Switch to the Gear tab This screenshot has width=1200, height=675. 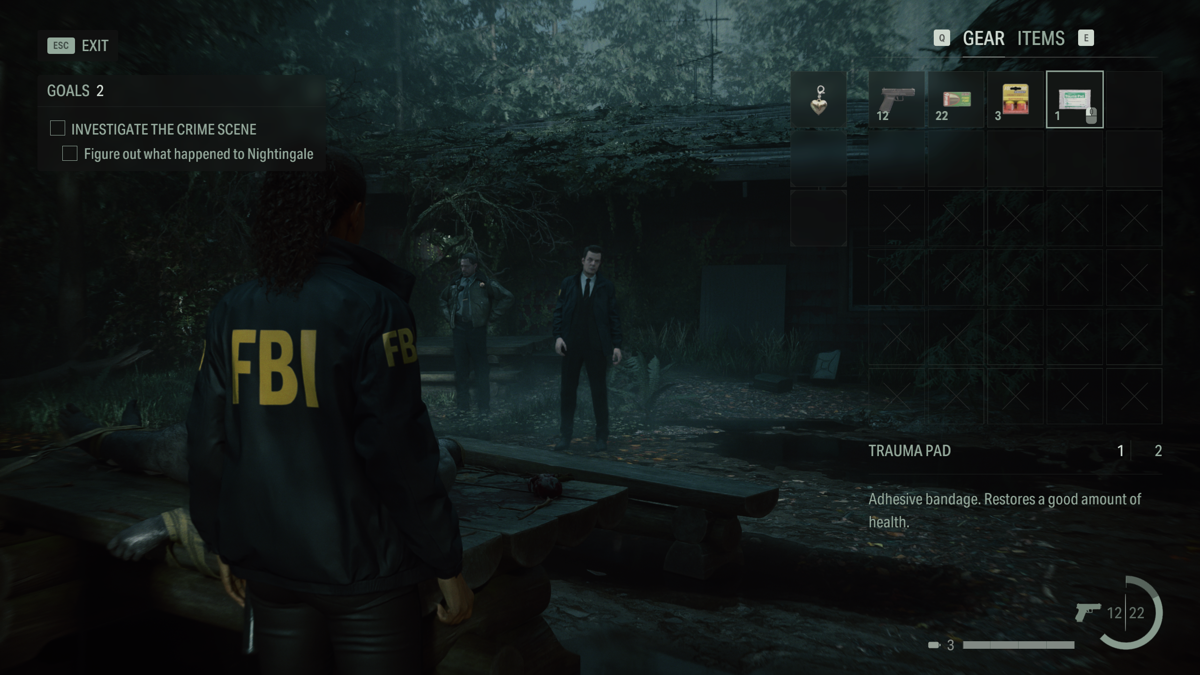(983, 39)
